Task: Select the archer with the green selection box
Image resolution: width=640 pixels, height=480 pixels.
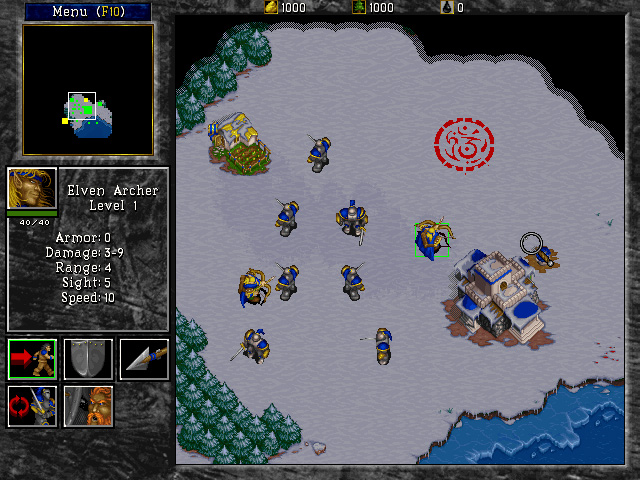Action: point(433,240)
